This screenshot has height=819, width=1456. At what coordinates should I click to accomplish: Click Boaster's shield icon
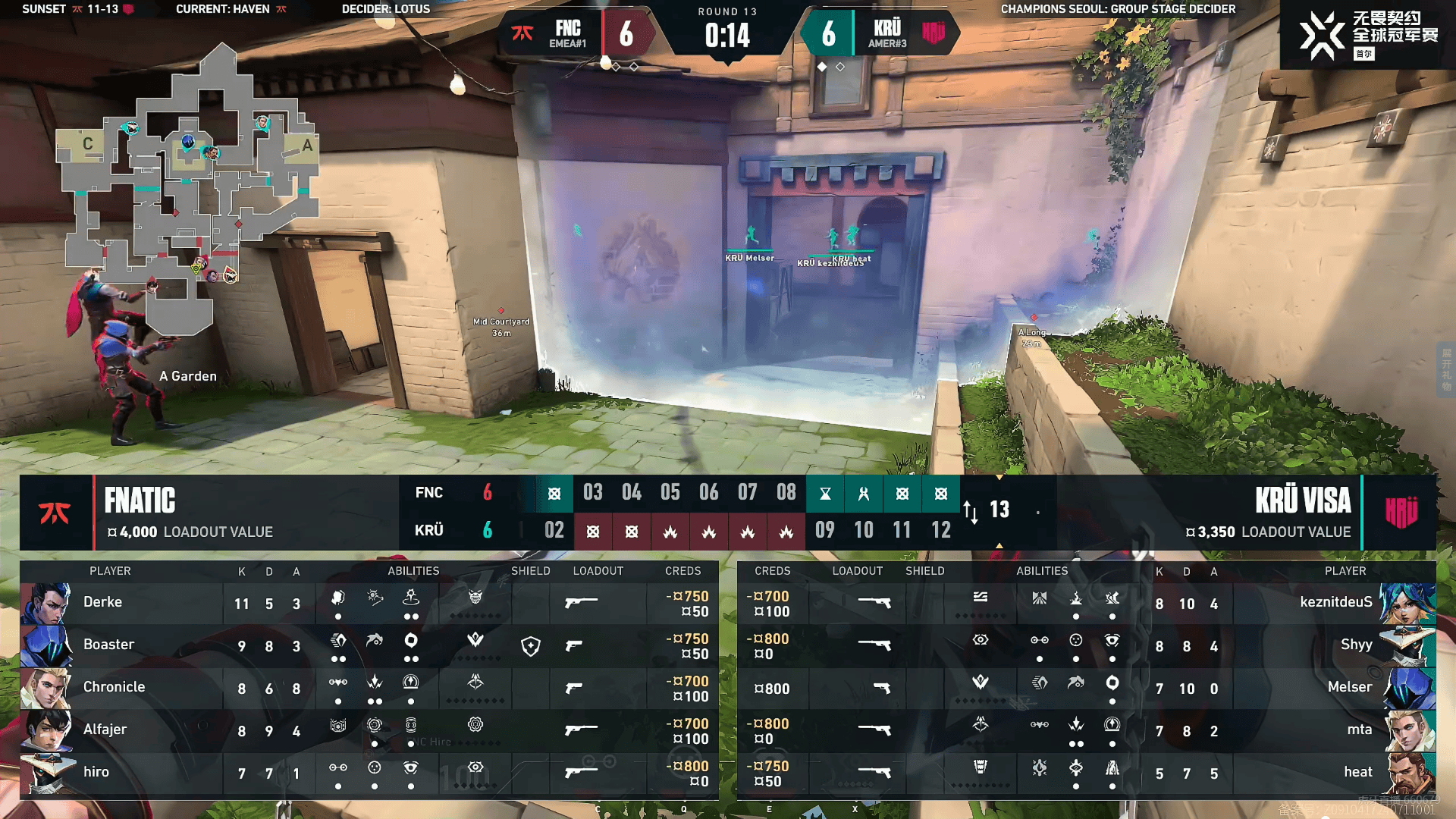531,646
